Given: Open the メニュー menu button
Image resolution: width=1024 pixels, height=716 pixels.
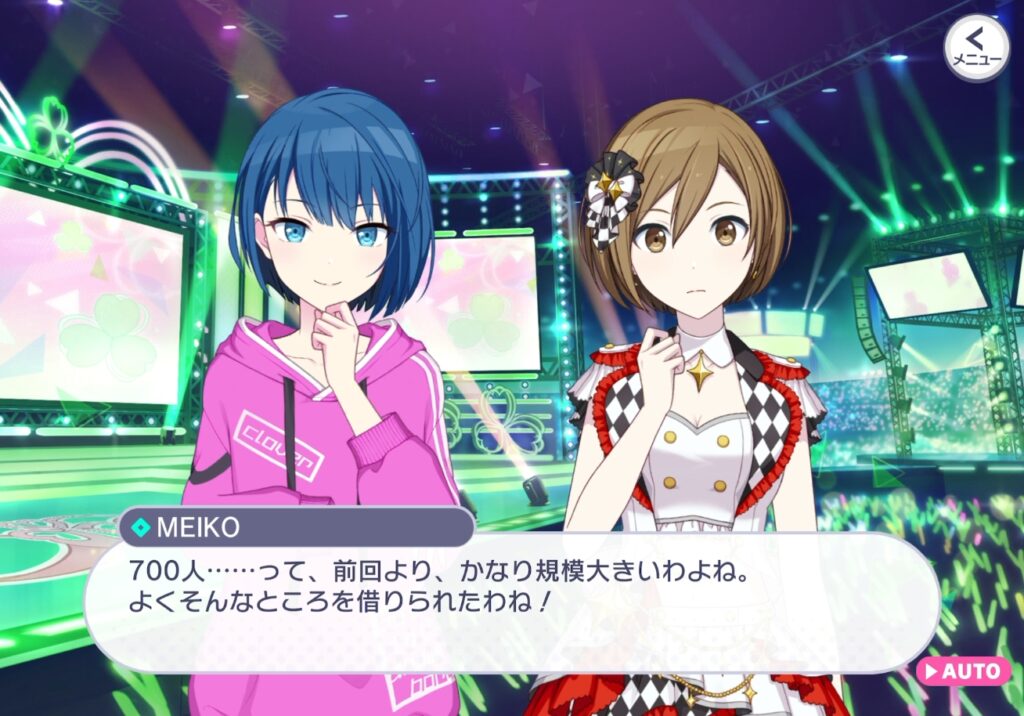Looking at the screenshot, I should click(x=976, y=46).
